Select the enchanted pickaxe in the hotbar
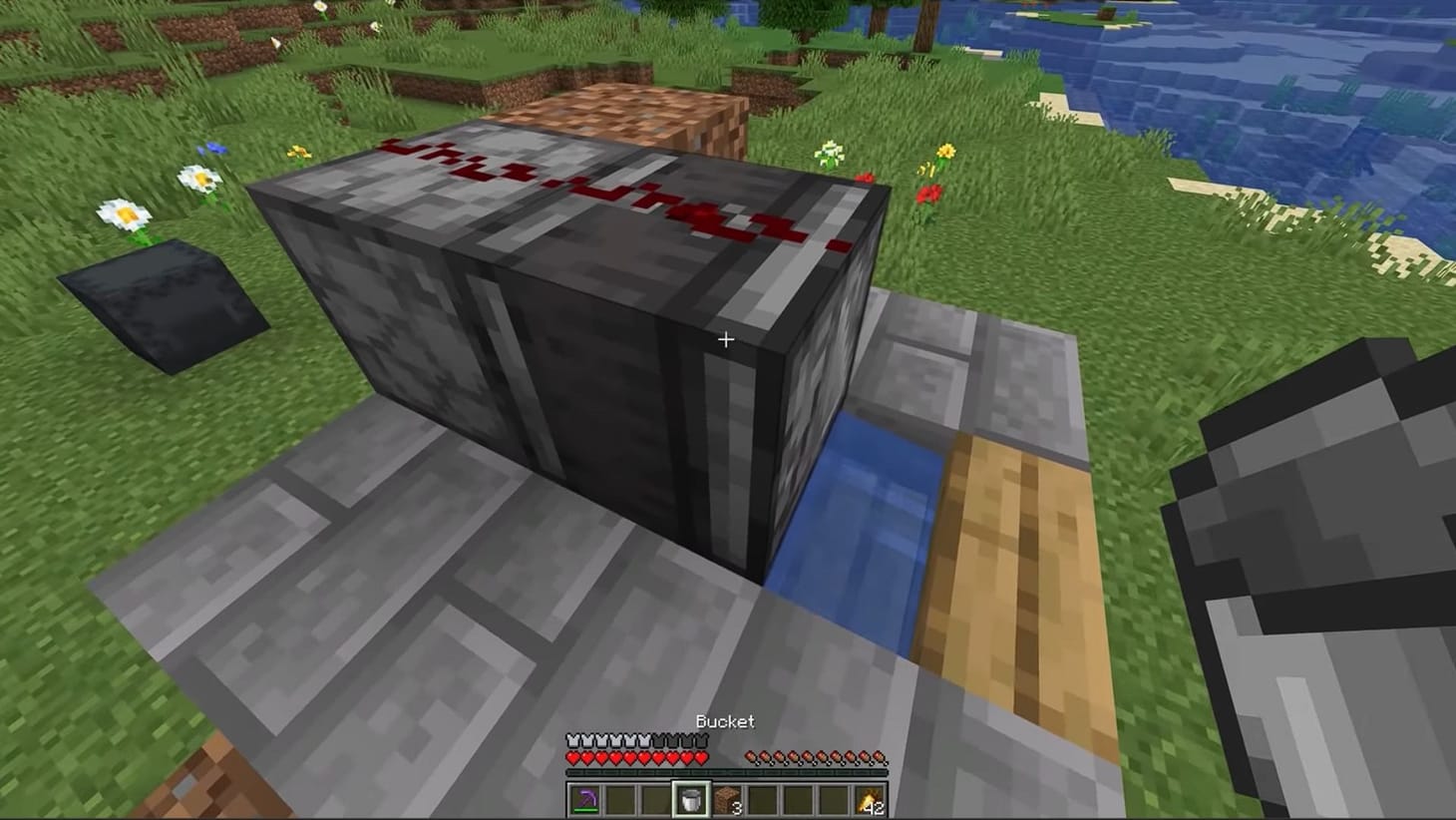 point(587,796)
